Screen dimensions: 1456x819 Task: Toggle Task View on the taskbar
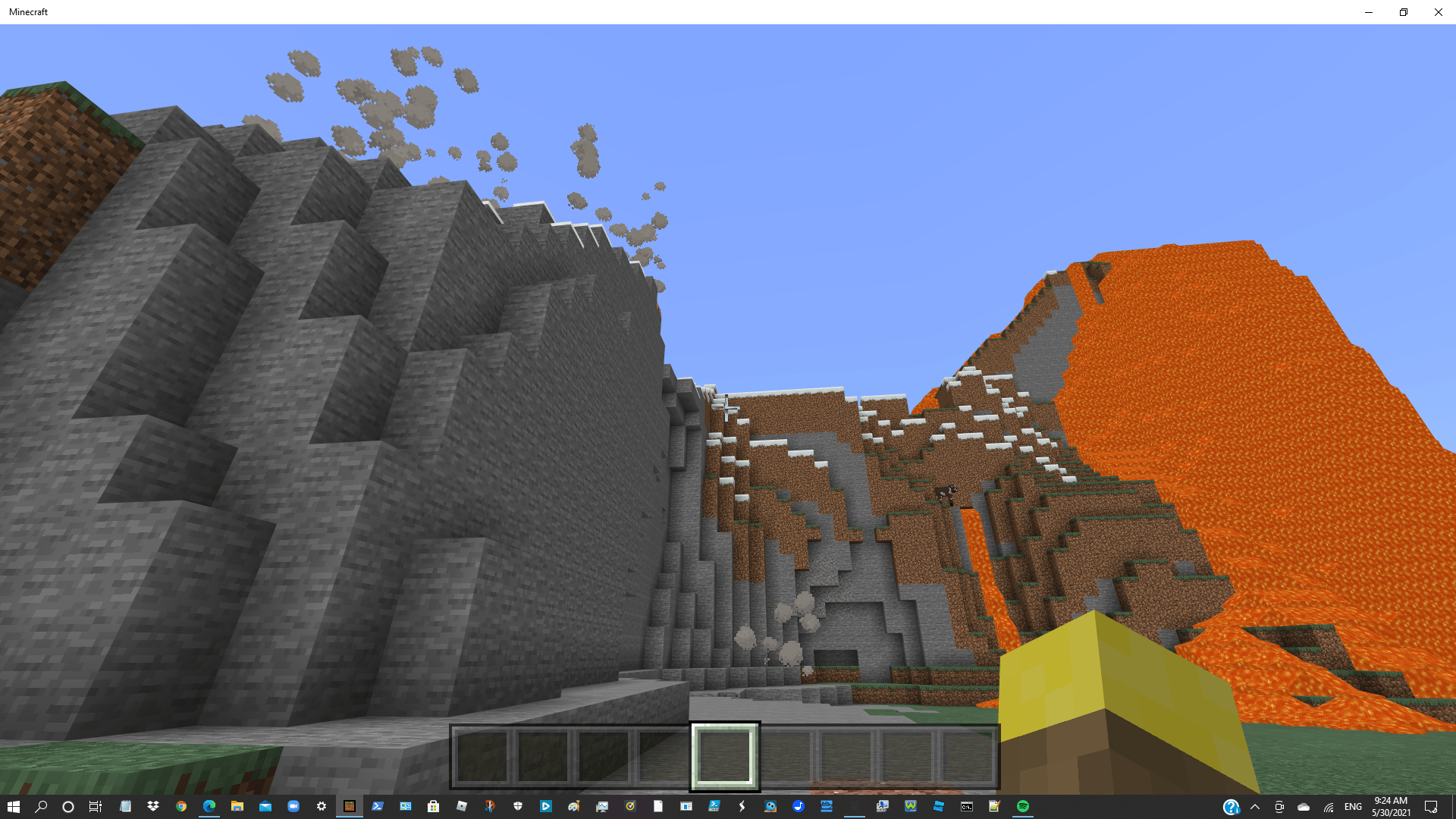click(x=94, y=806)
